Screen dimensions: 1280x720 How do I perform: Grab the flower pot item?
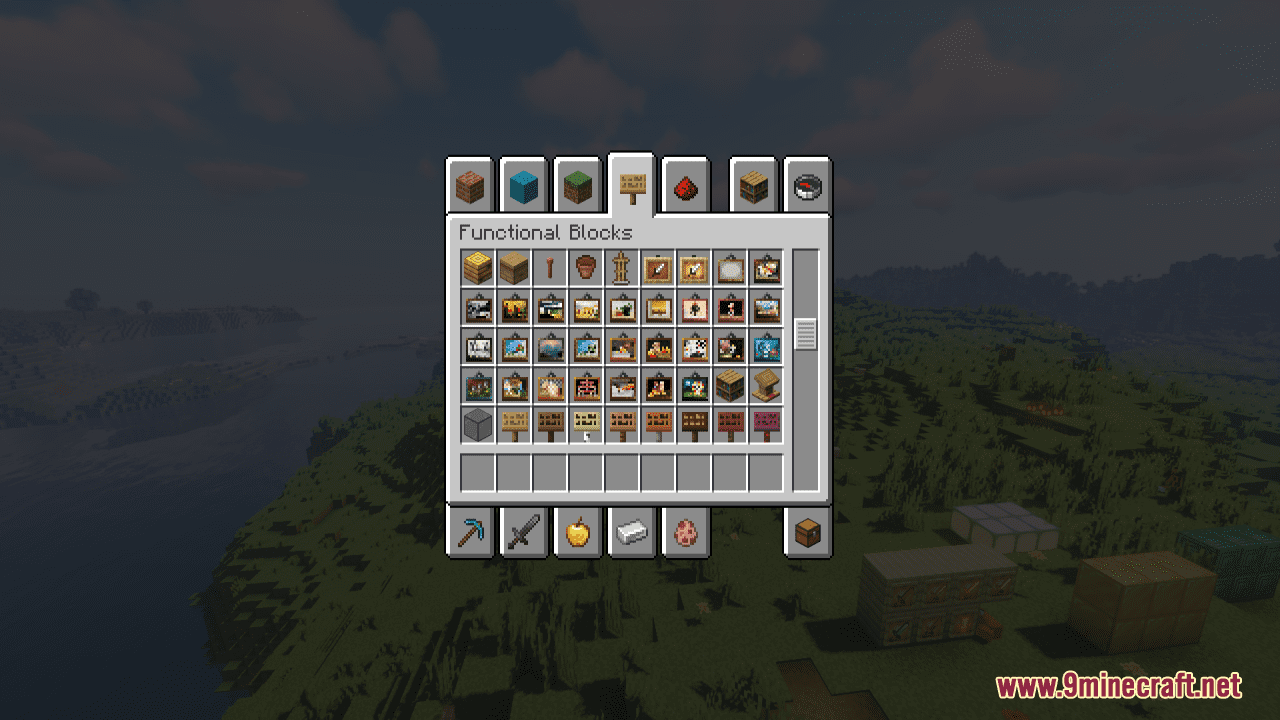(x=584, y=268)
